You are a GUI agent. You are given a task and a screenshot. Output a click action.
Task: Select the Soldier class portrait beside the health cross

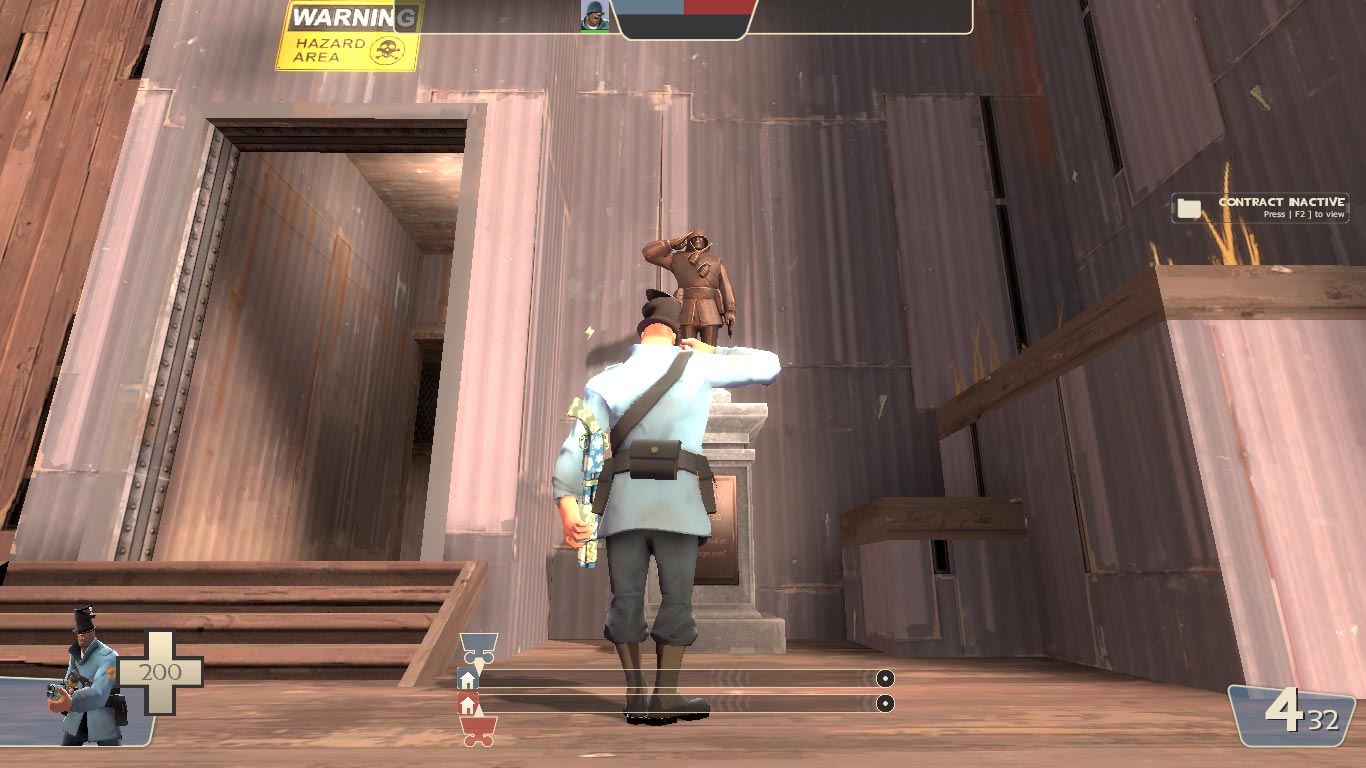pyautogui.click(x=85, y=677)
